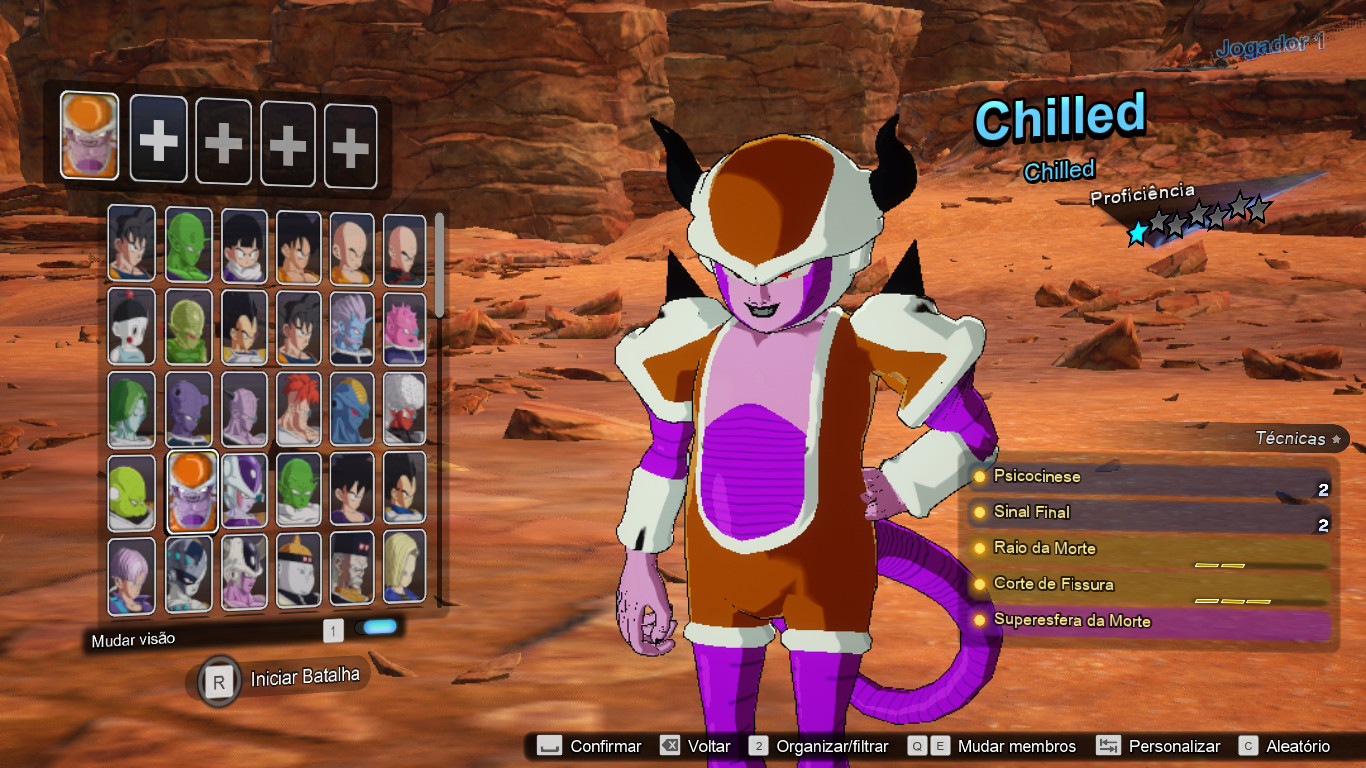1366x768 pixels.
Task: Choose Trunks with the purple hair
Action: [x=132, y=575]
